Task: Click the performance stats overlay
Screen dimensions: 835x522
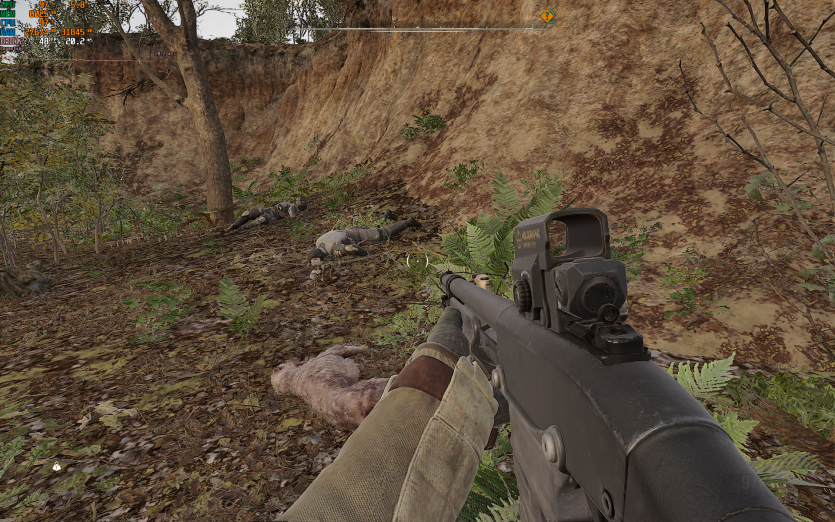Action: click(x=47, y=24)
